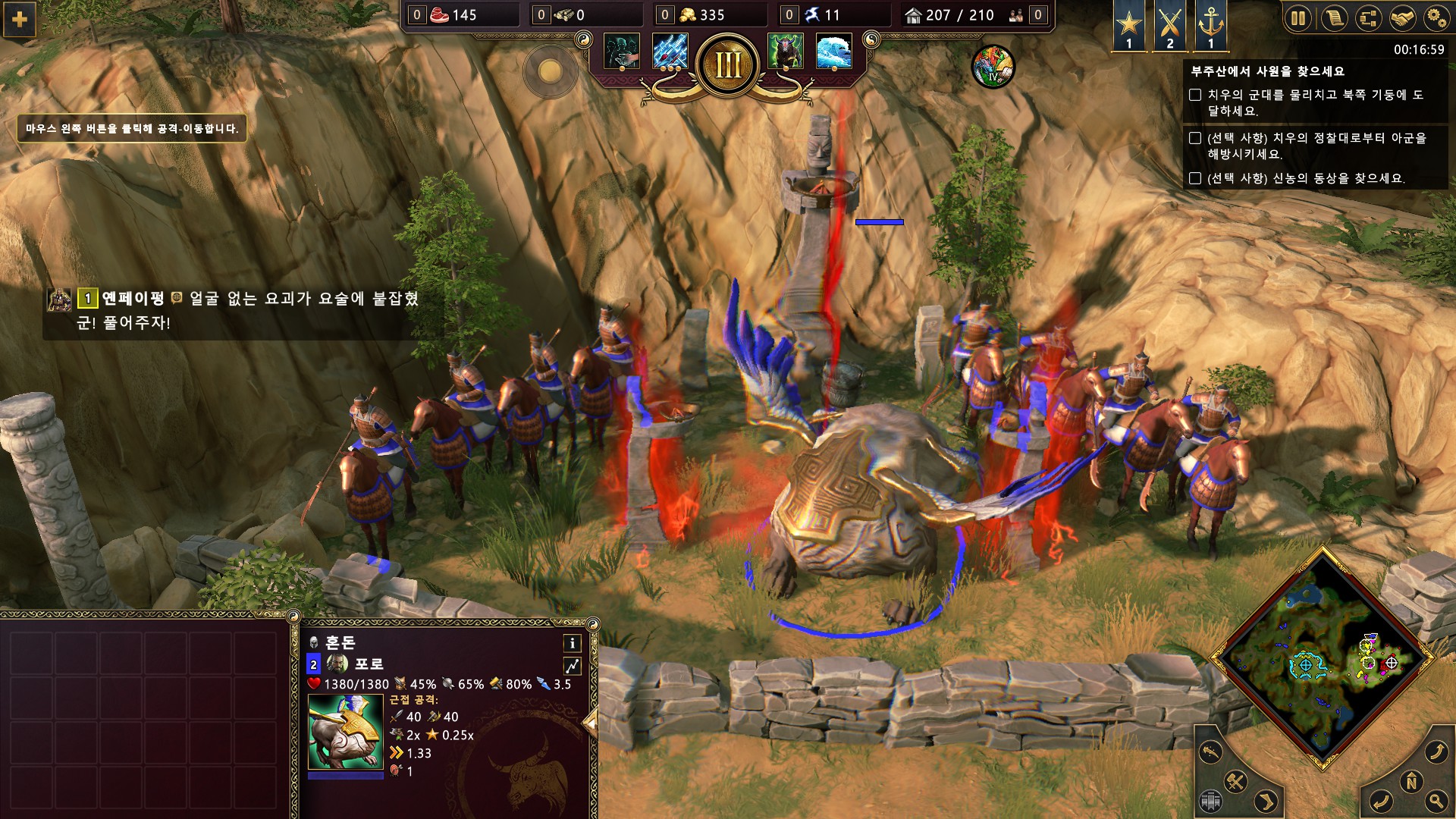Screen dimensions: 1456x819
Task: Open the tech tree
Action: pyautogui.click(x=1368, y=18)
